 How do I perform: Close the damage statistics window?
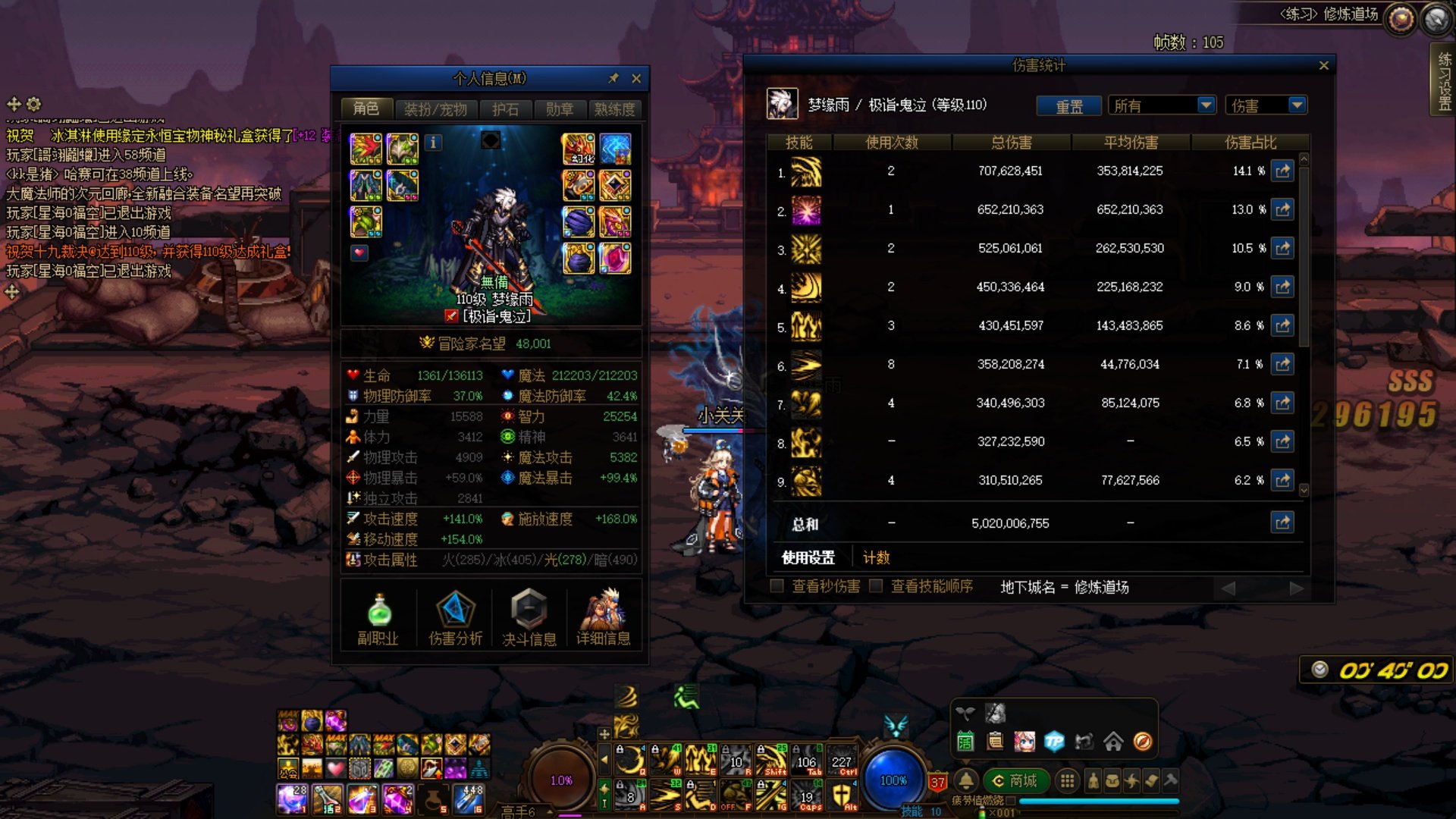pos(1324,66)
